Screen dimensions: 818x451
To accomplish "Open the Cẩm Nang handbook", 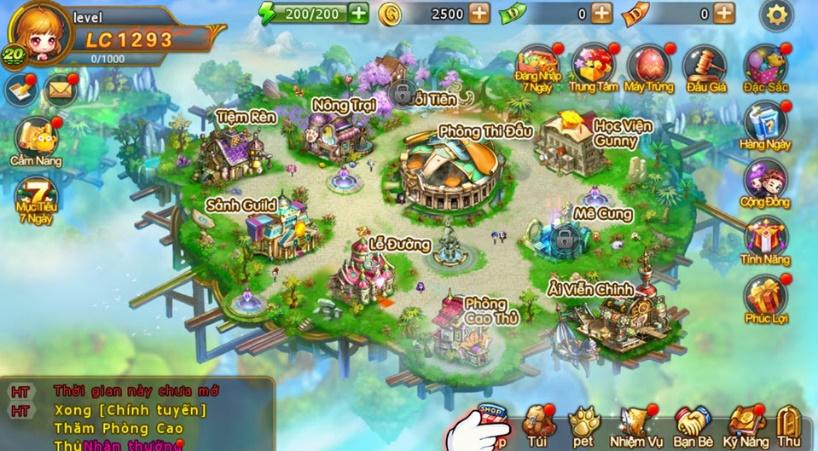I will point(36,139).
